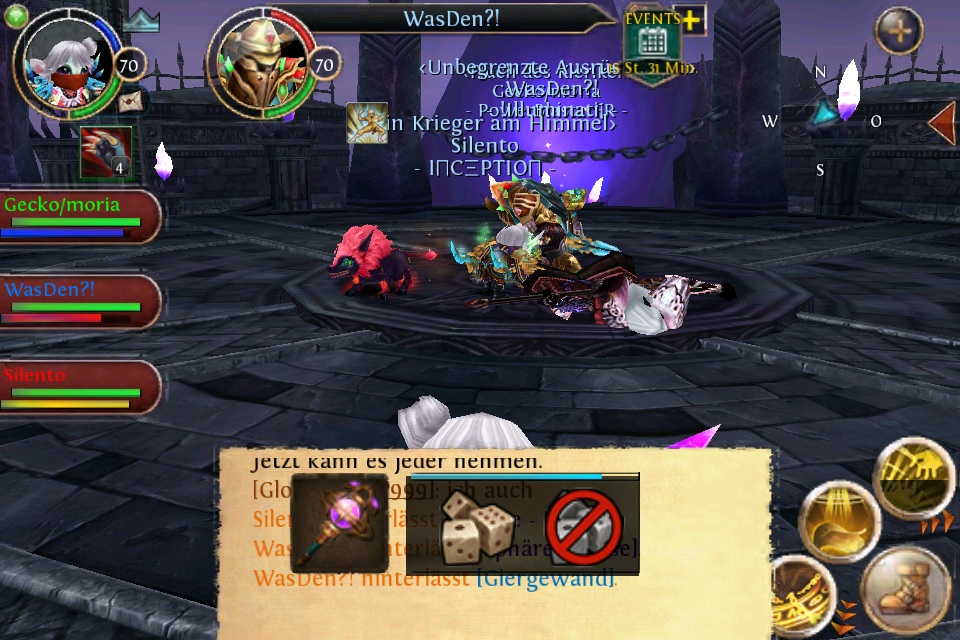960x640 pixels.
Task: Expand the red arrow side panel
Action: click(x=941, y=122)
